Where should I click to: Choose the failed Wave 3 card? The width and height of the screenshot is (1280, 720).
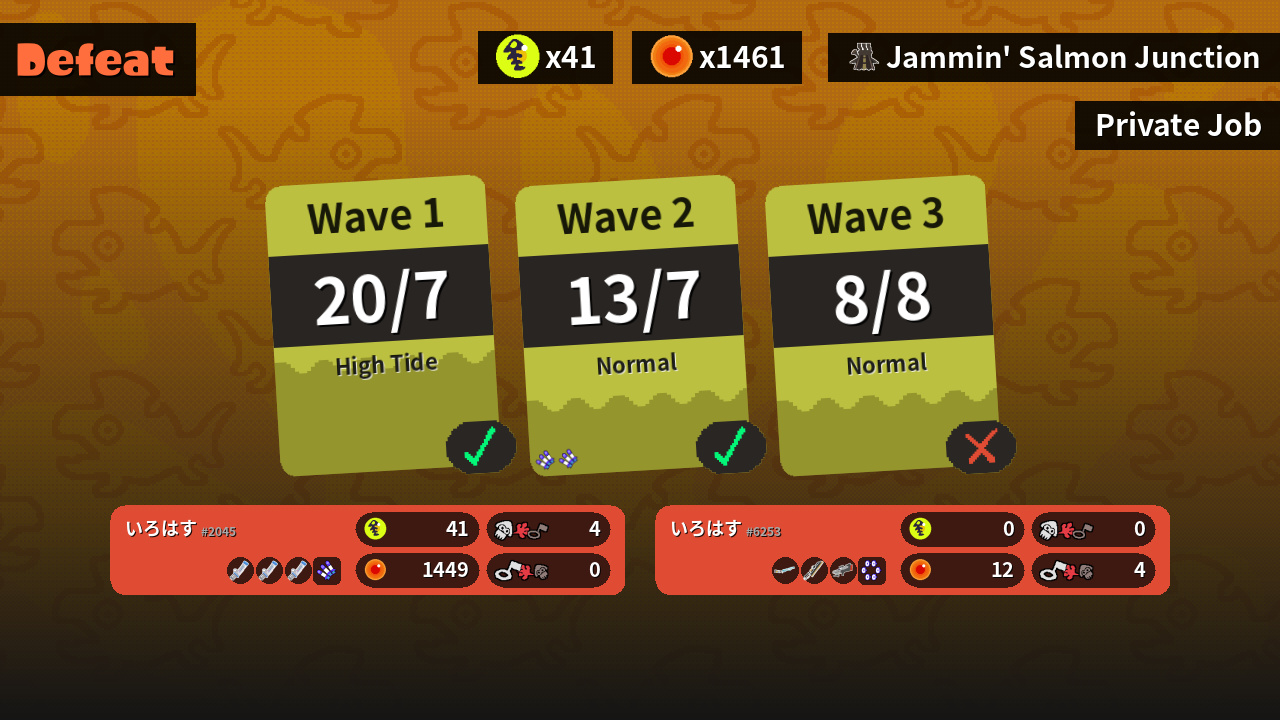click(882, 325)
